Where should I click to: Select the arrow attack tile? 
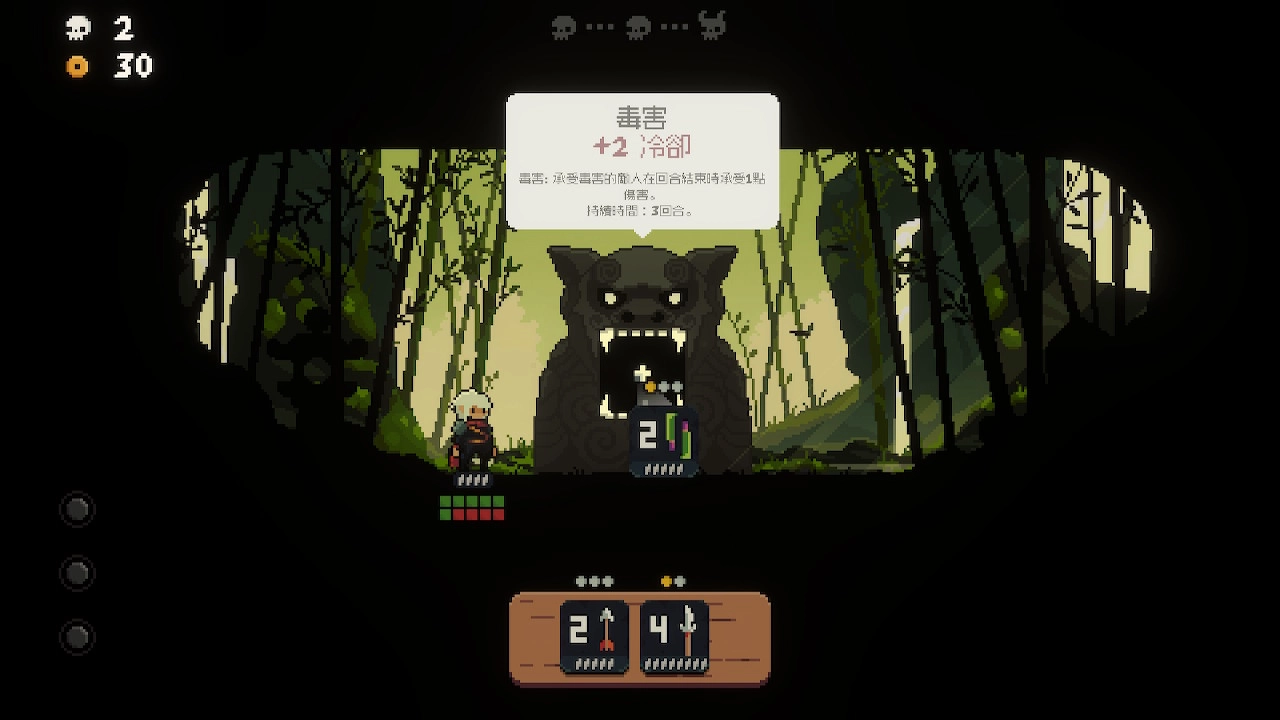(x=594, y=636)
